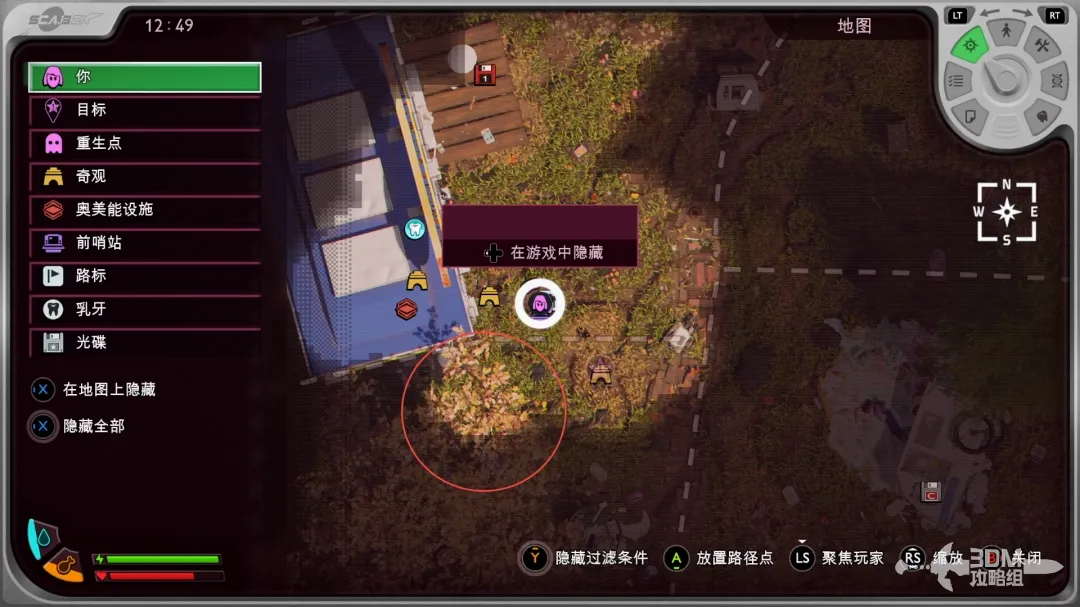The image size is (1080, 607).
Task: Pick the 奇观 landmark filter entry
Action: (145, 176)
